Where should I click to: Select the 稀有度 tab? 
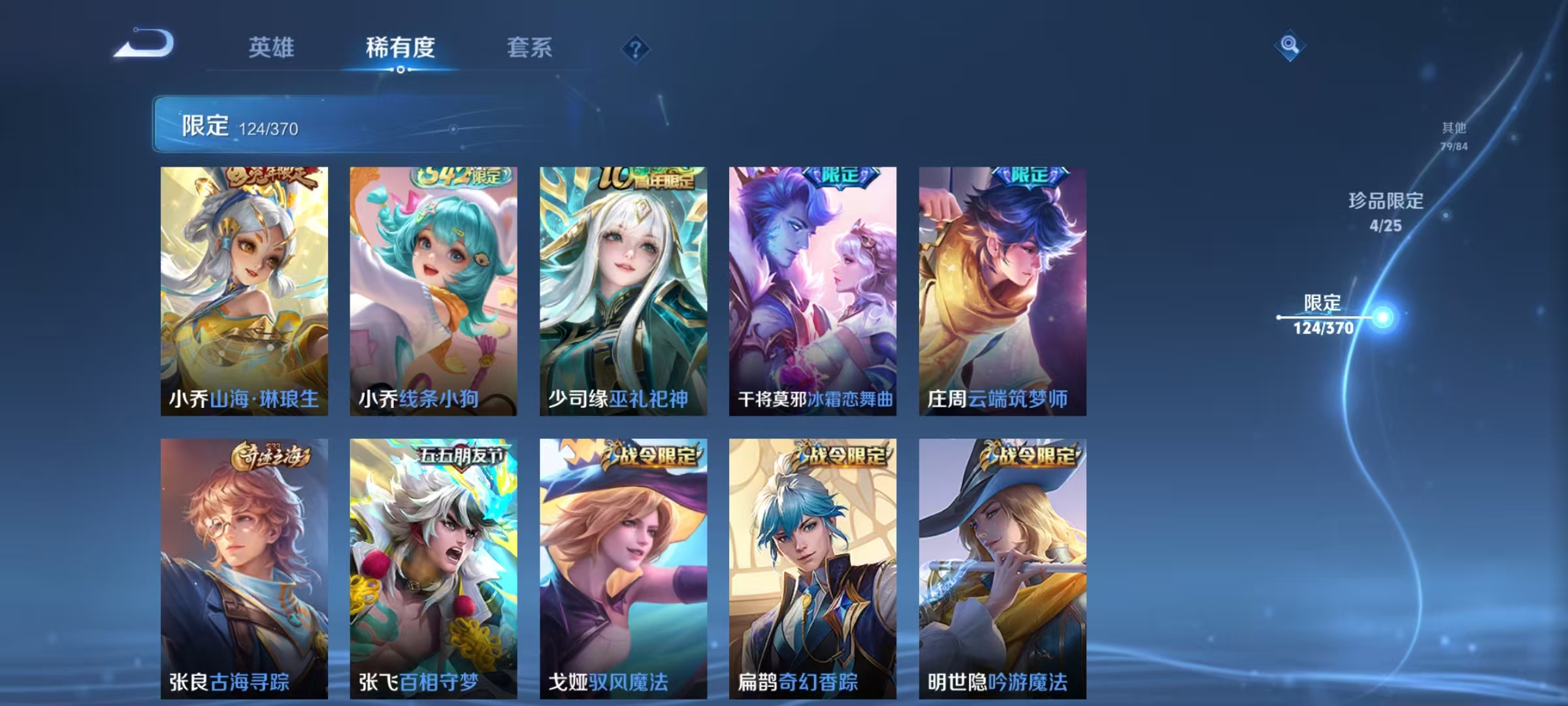(400, 48)
